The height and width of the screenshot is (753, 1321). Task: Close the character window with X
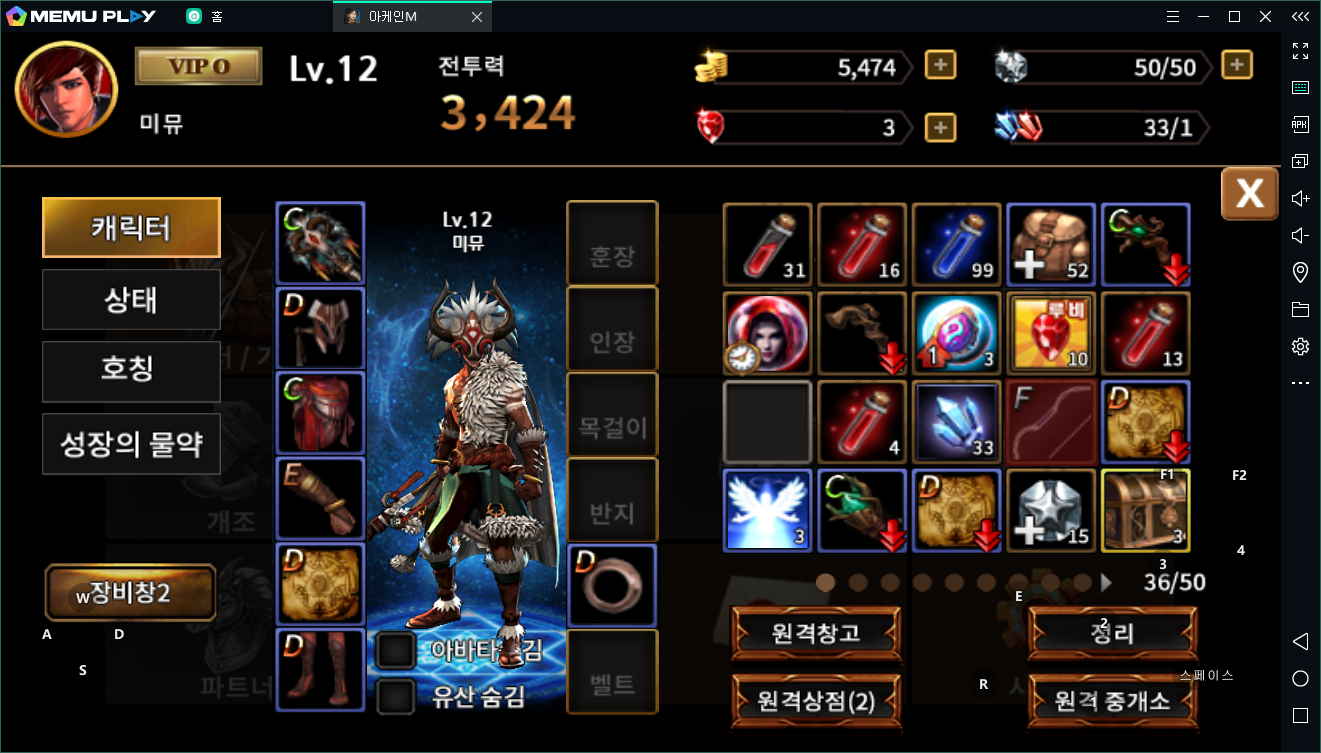pos(1249,193)
